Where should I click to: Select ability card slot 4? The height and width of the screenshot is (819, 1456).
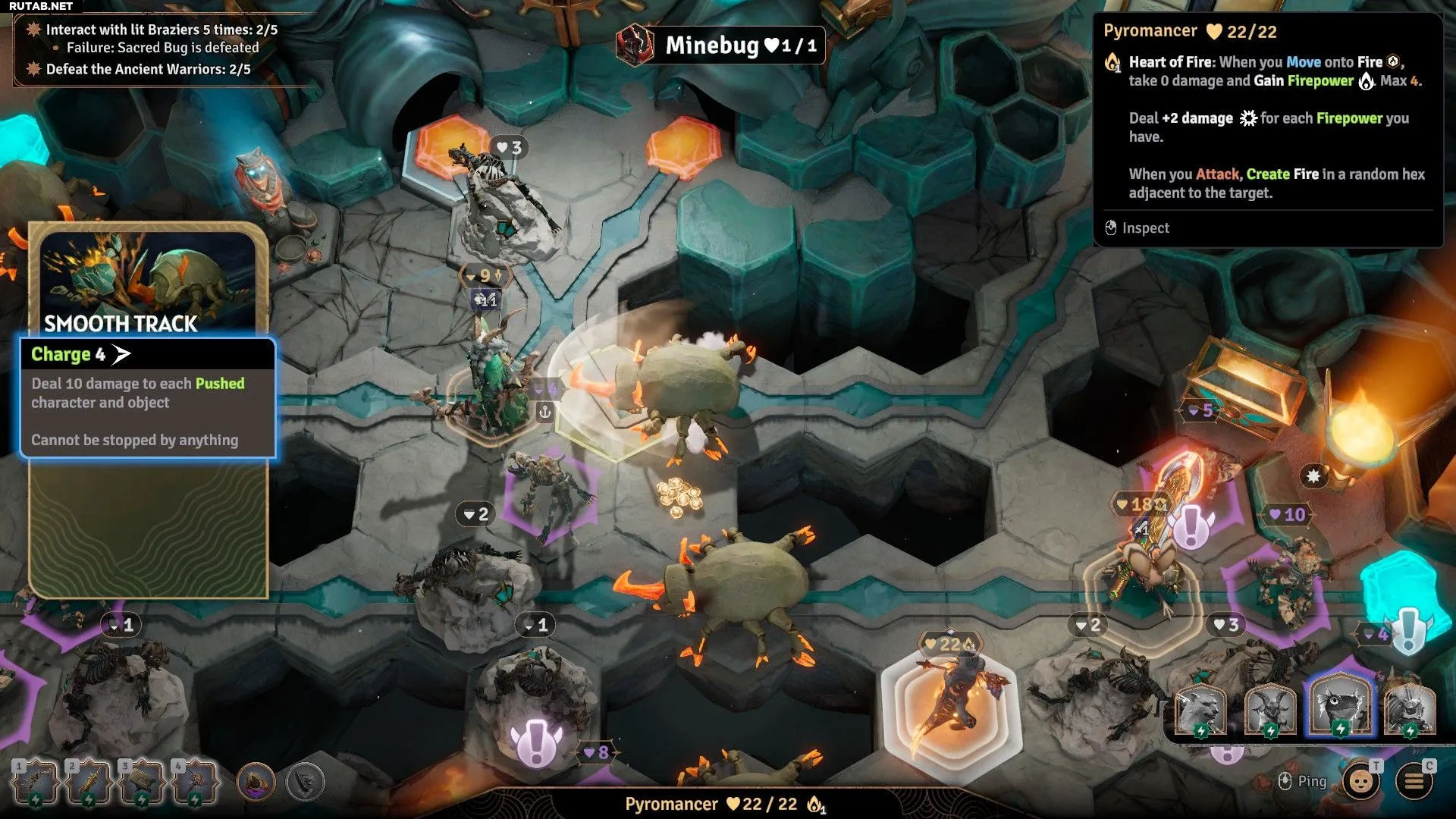194,782
